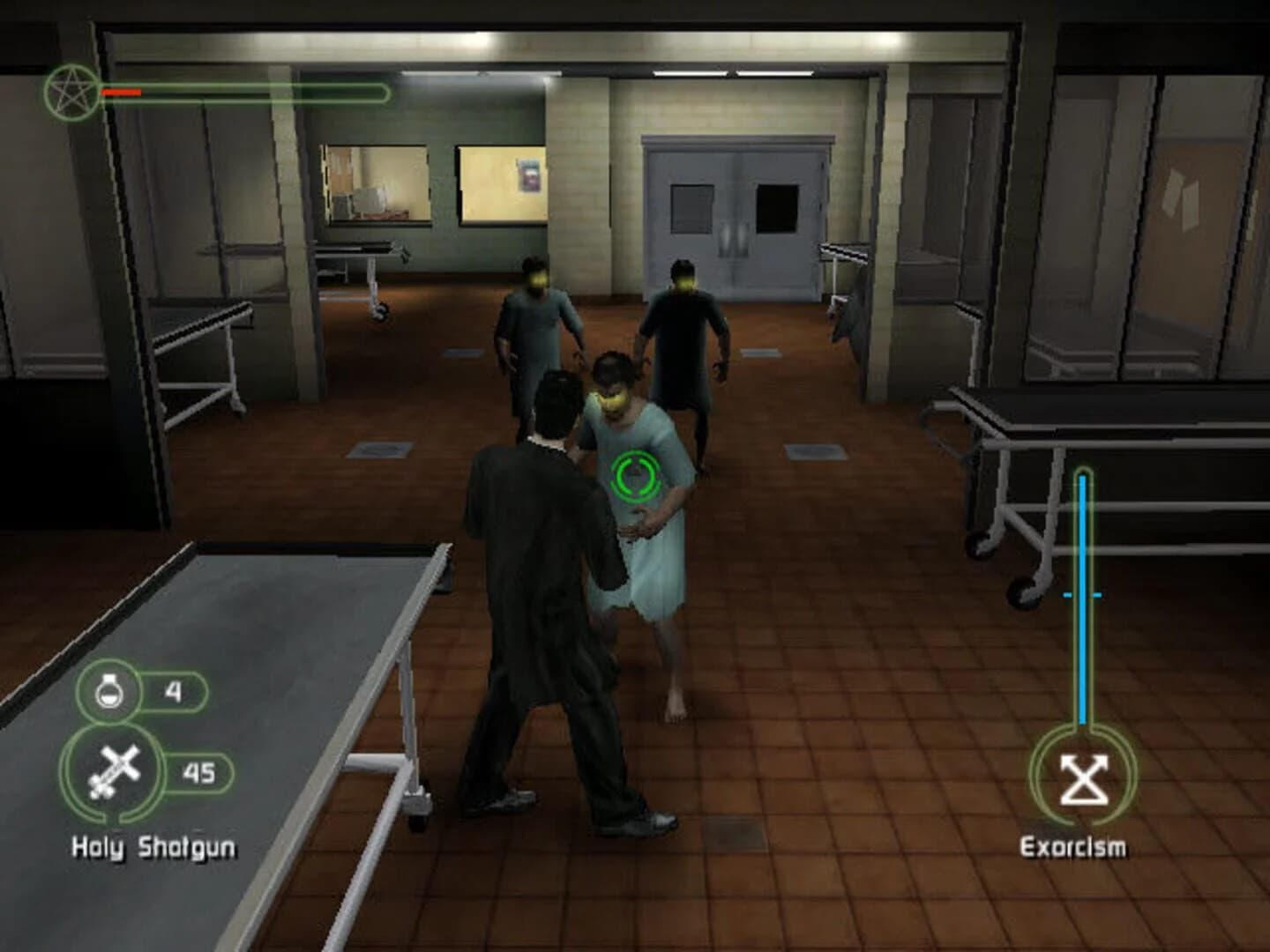Click the red segment of the health bar
1270x952 pixels.
(x=122, y=90)
